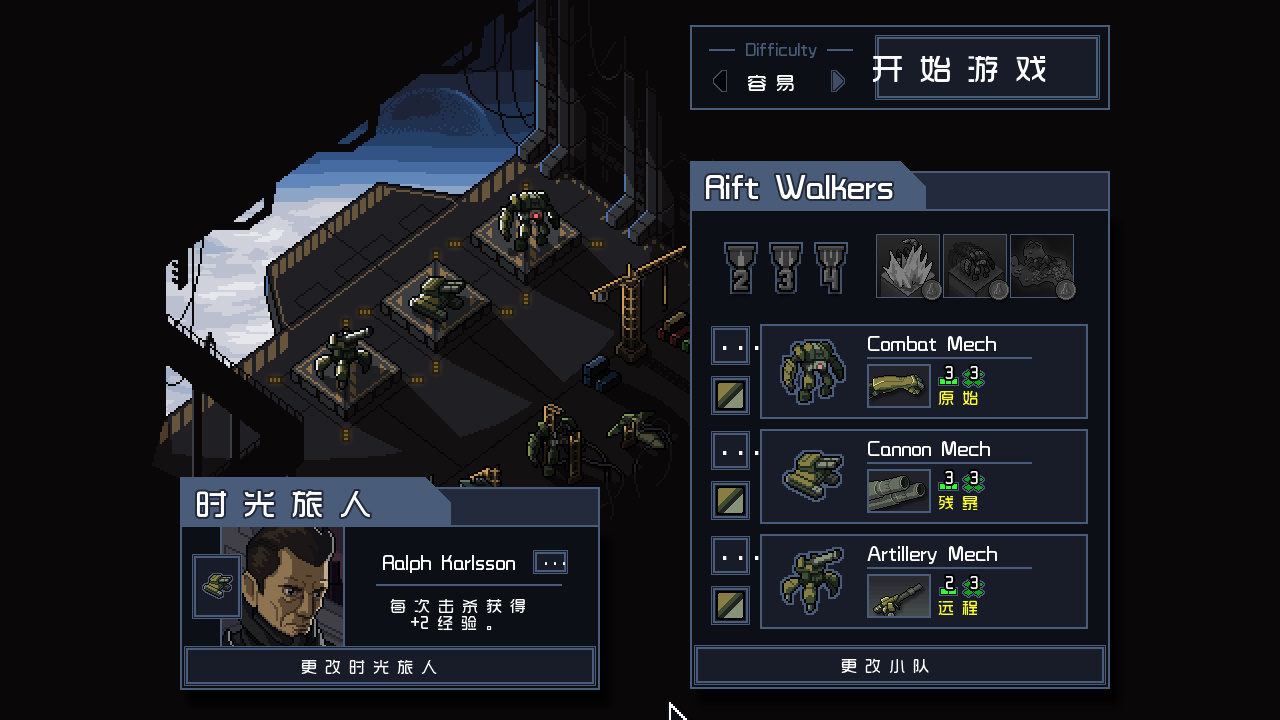Choose the Artillery Mech row

click(923, 581)
